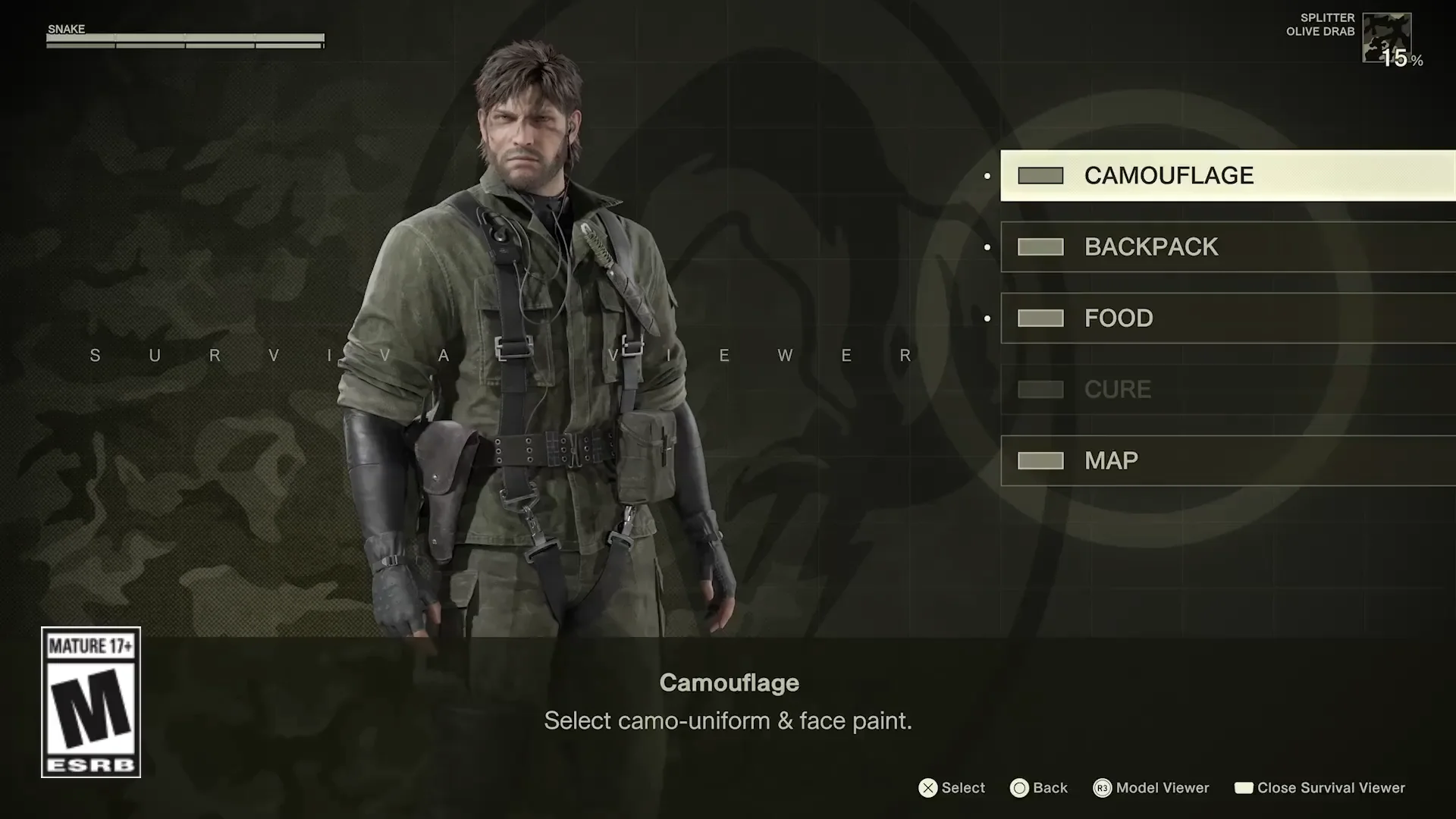Toggle the bullet indicator beside Backpack
Image resolution: width=1456 pixels, height=819 pixels.
pyautogui.click(x=986, y=246)
